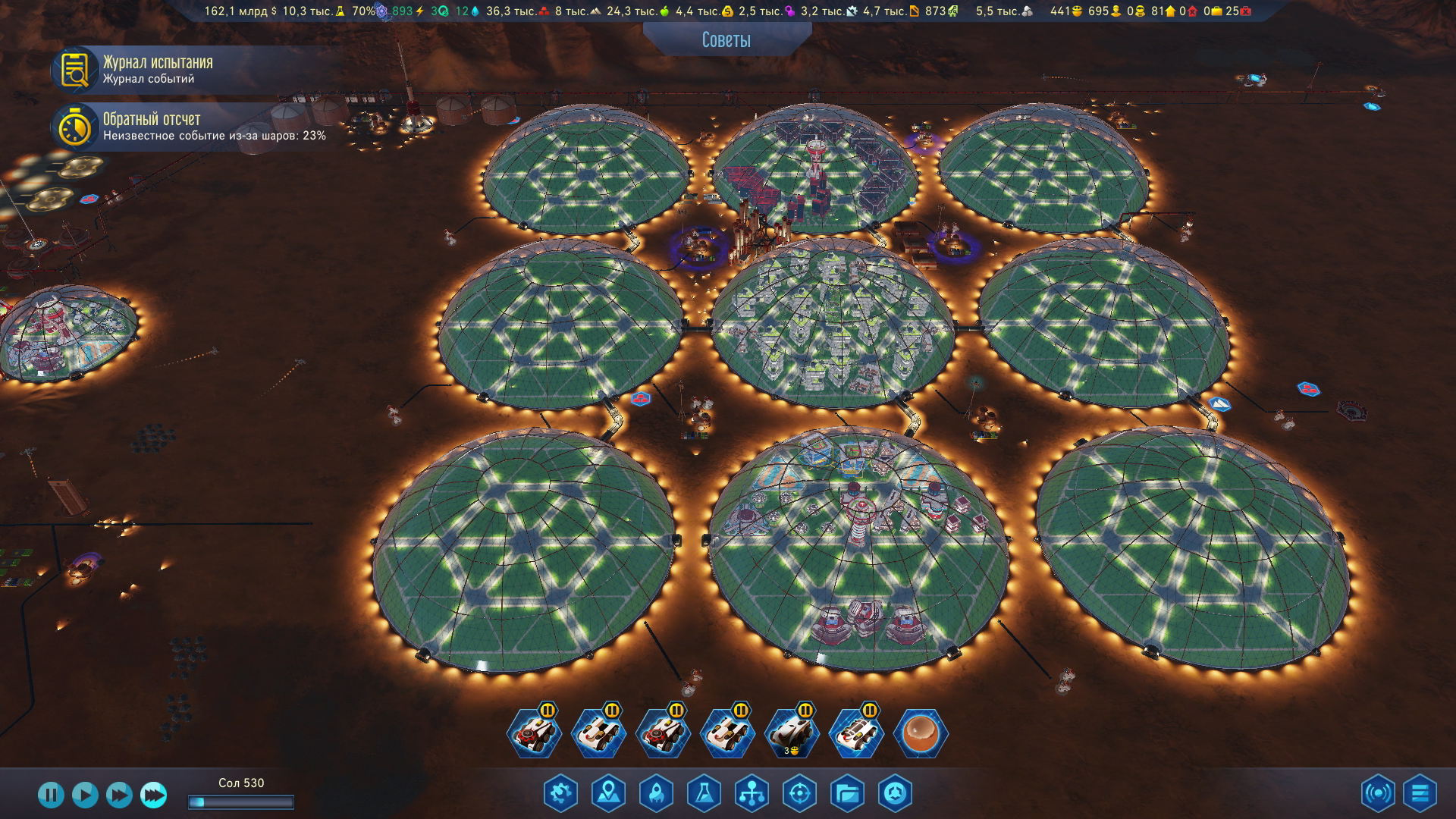Select the striped tank rover icon
Image resolution: width=1456 pixels, height=819 pixels.
tap(856, 734)
